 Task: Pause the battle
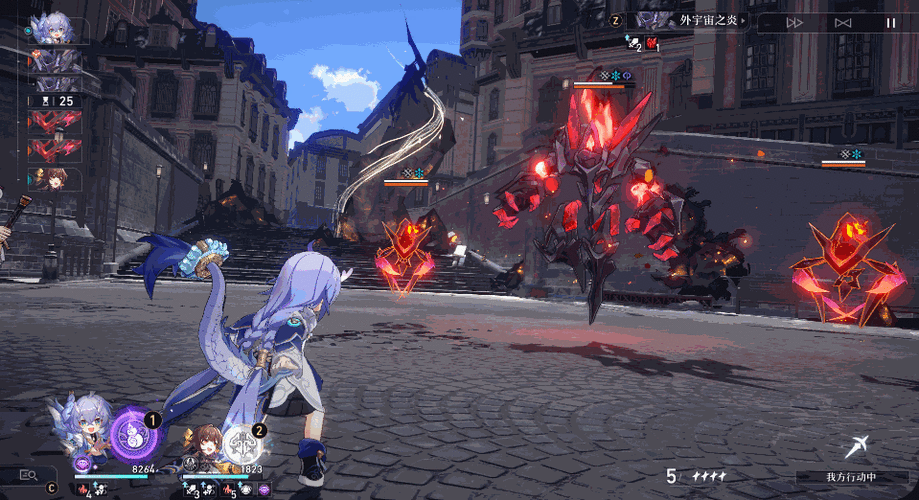tap(890, 22)
